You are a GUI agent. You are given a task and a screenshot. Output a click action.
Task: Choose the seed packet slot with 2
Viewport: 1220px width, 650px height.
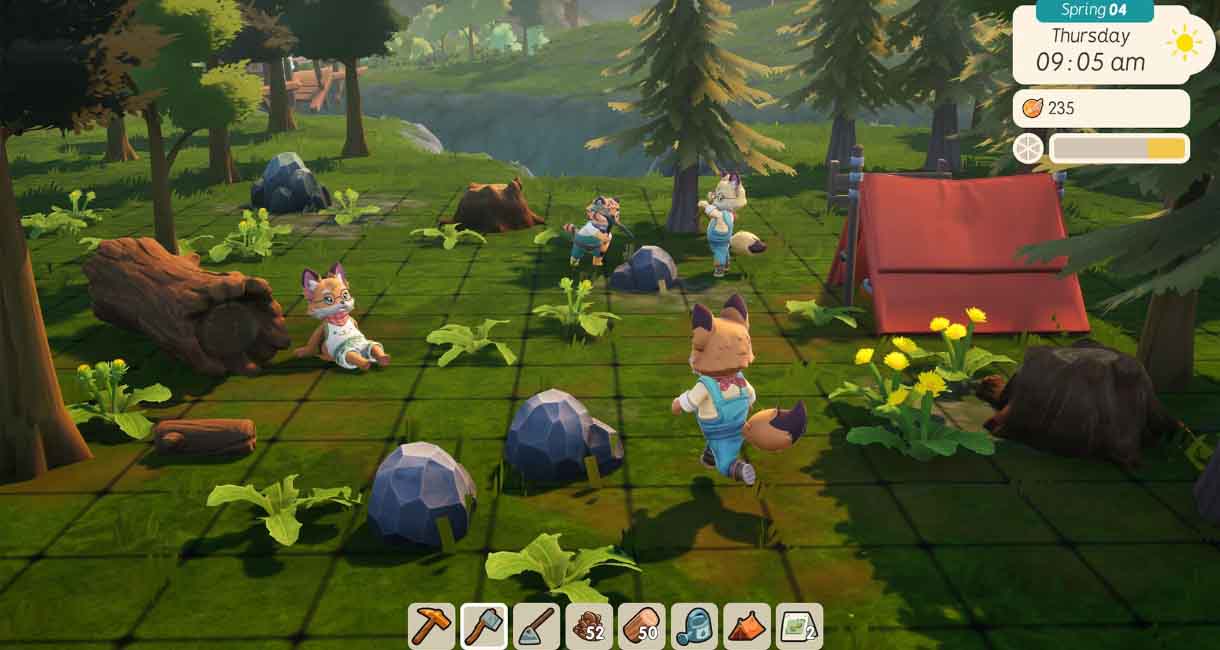pyautogui.click(x=799, y=626)
